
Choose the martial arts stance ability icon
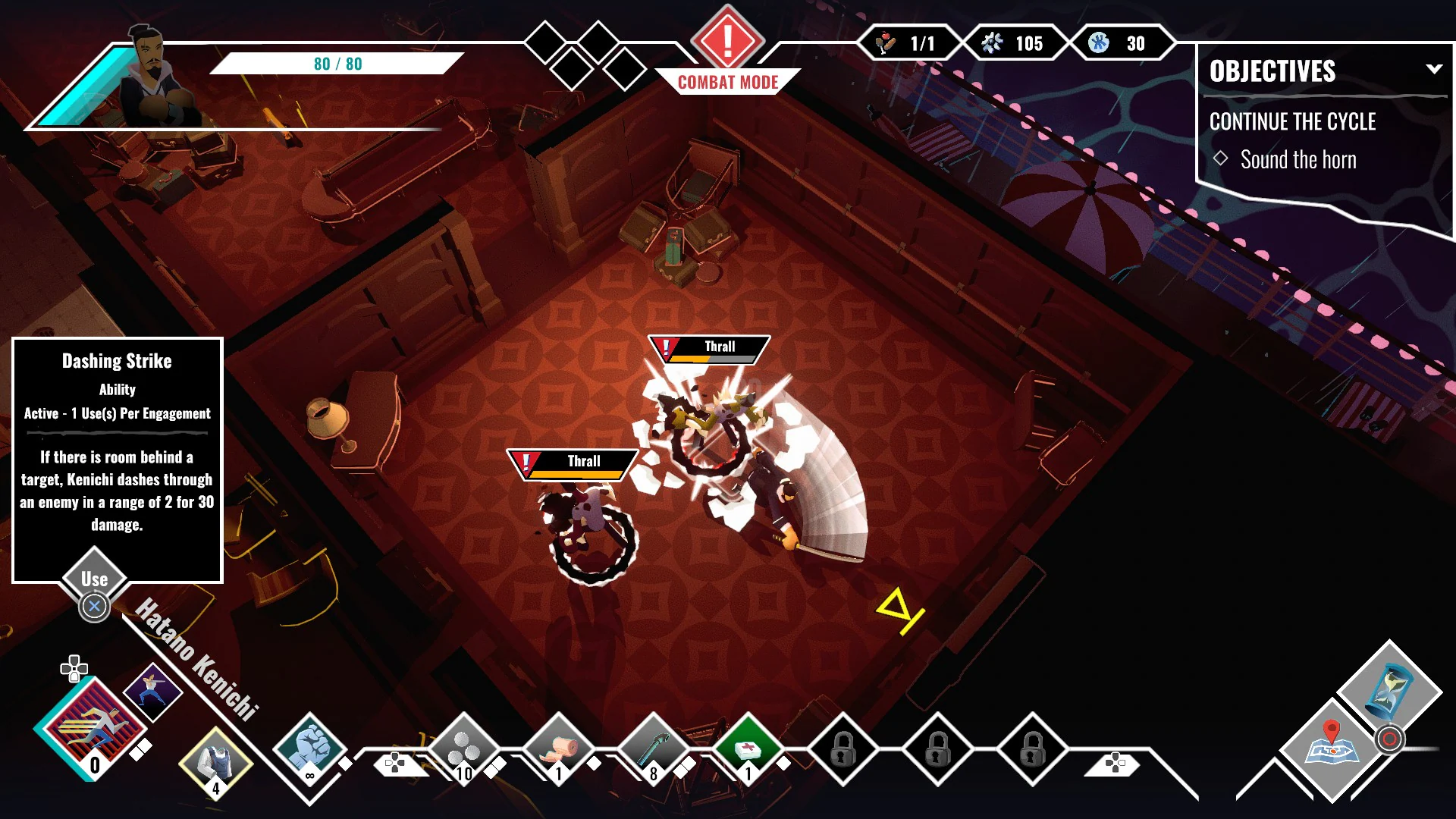pos(152,691)
